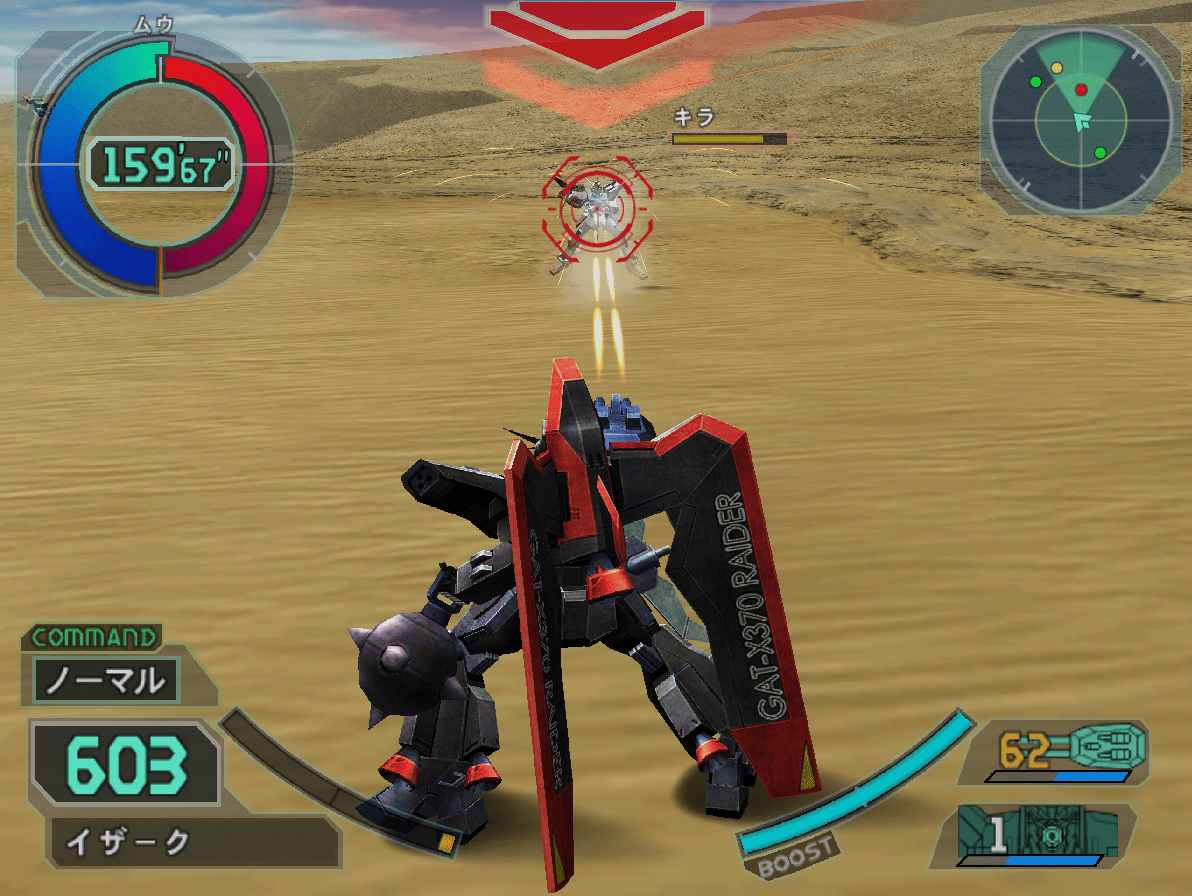Click the red lock-on reticle on the enemy
Image resolution: width=1192 pixels, height=896 pixels.
click(x=590, y=204)
